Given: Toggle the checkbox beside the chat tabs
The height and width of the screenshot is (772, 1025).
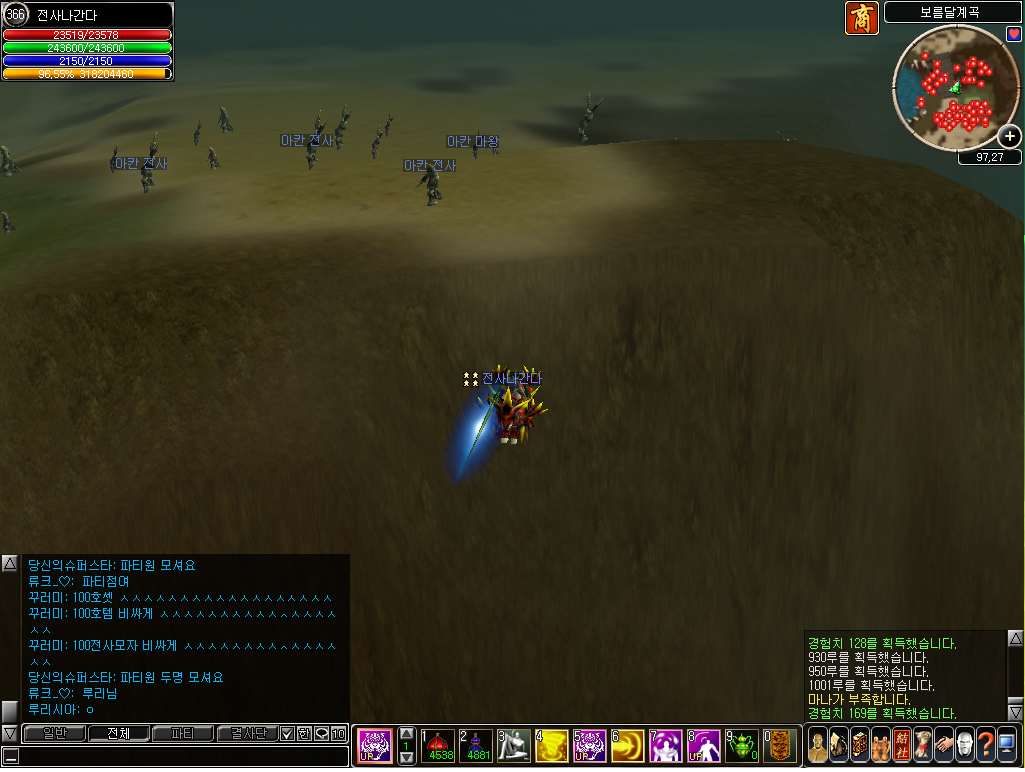Looking at the screenshot, I should coord(287,734).
